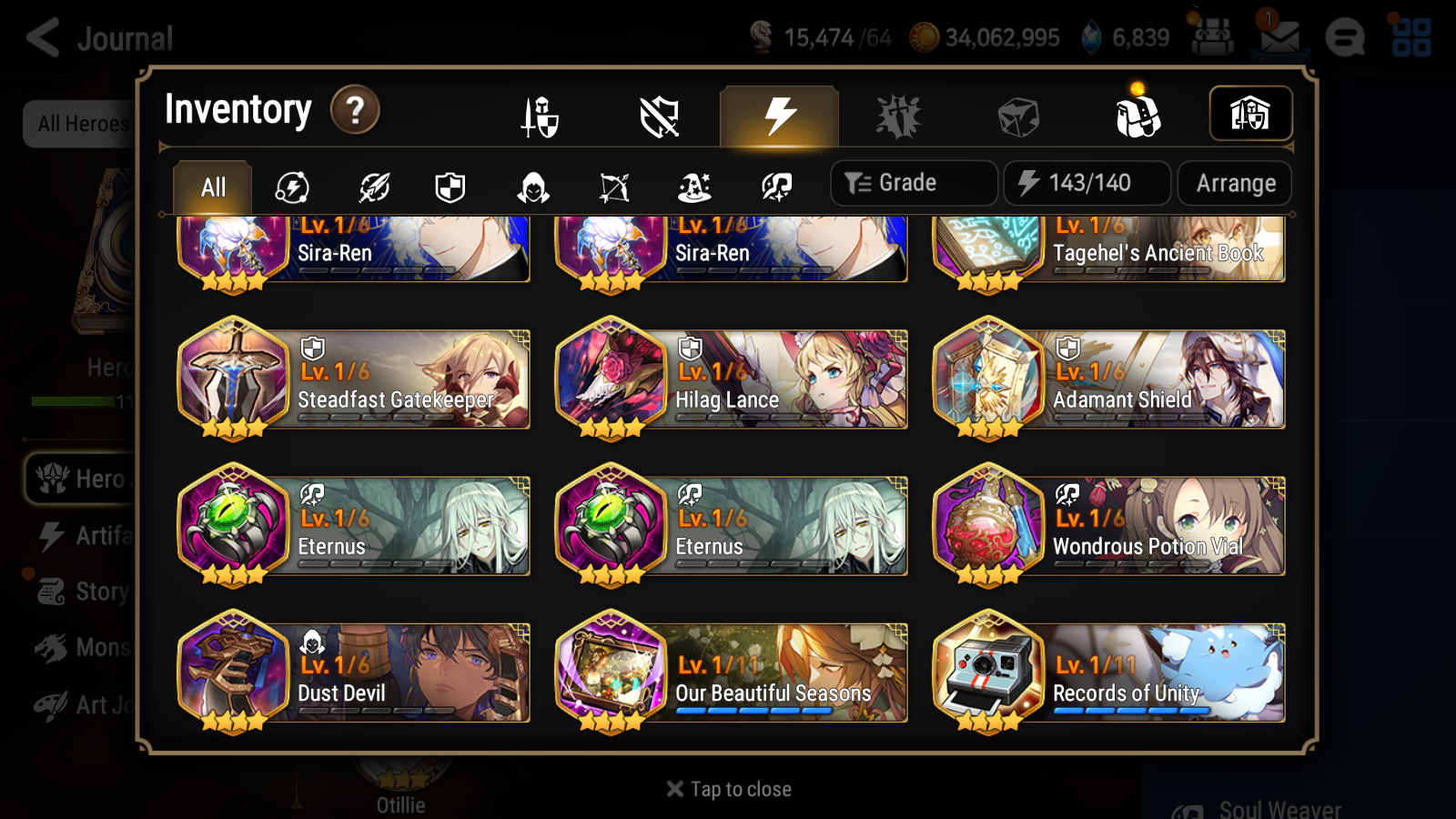Select the Mage class filter icon
The height and width of the screenshot is (819, 1456).
coord(694,187)
